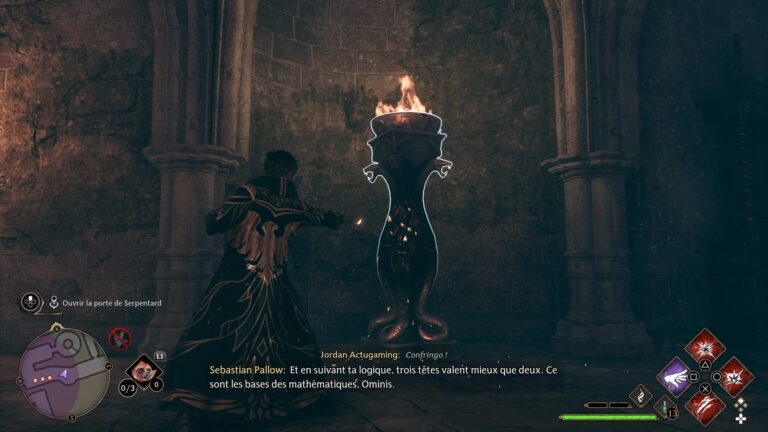Image resolution: width=768 pixels, height=432 pixels.
Task: Activate the right red blast spell
Action: coord(735,377)
